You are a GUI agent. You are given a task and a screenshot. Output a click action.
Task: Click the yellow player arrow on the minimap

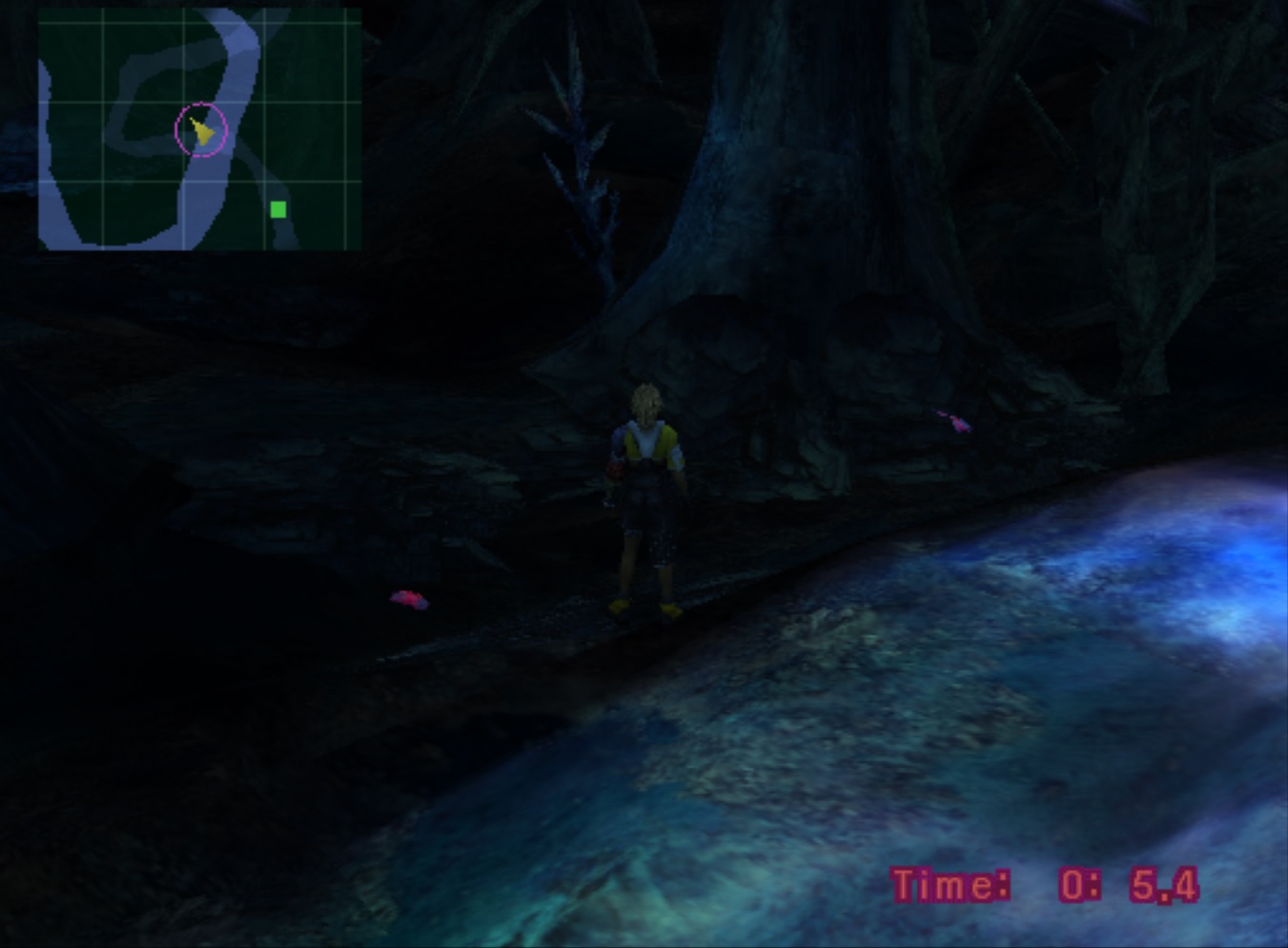[x=201, y=129]
